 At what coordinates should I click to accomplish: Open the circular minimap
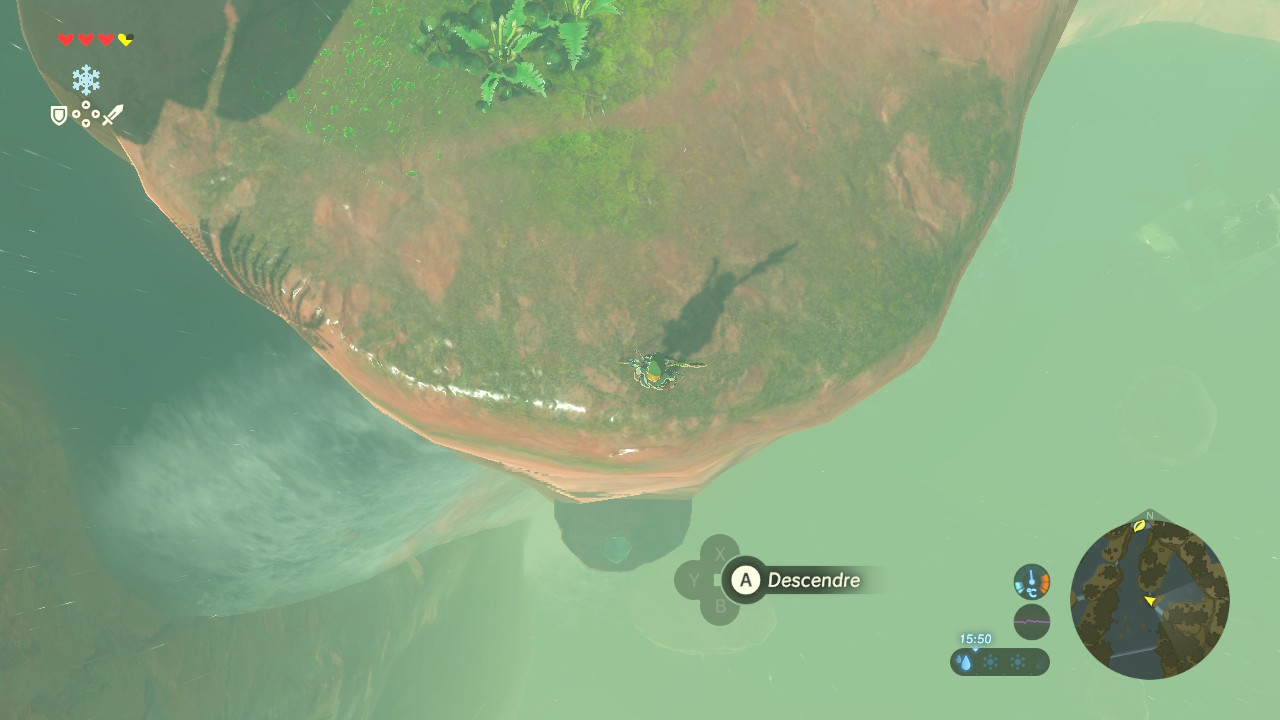pos(1149,600)
